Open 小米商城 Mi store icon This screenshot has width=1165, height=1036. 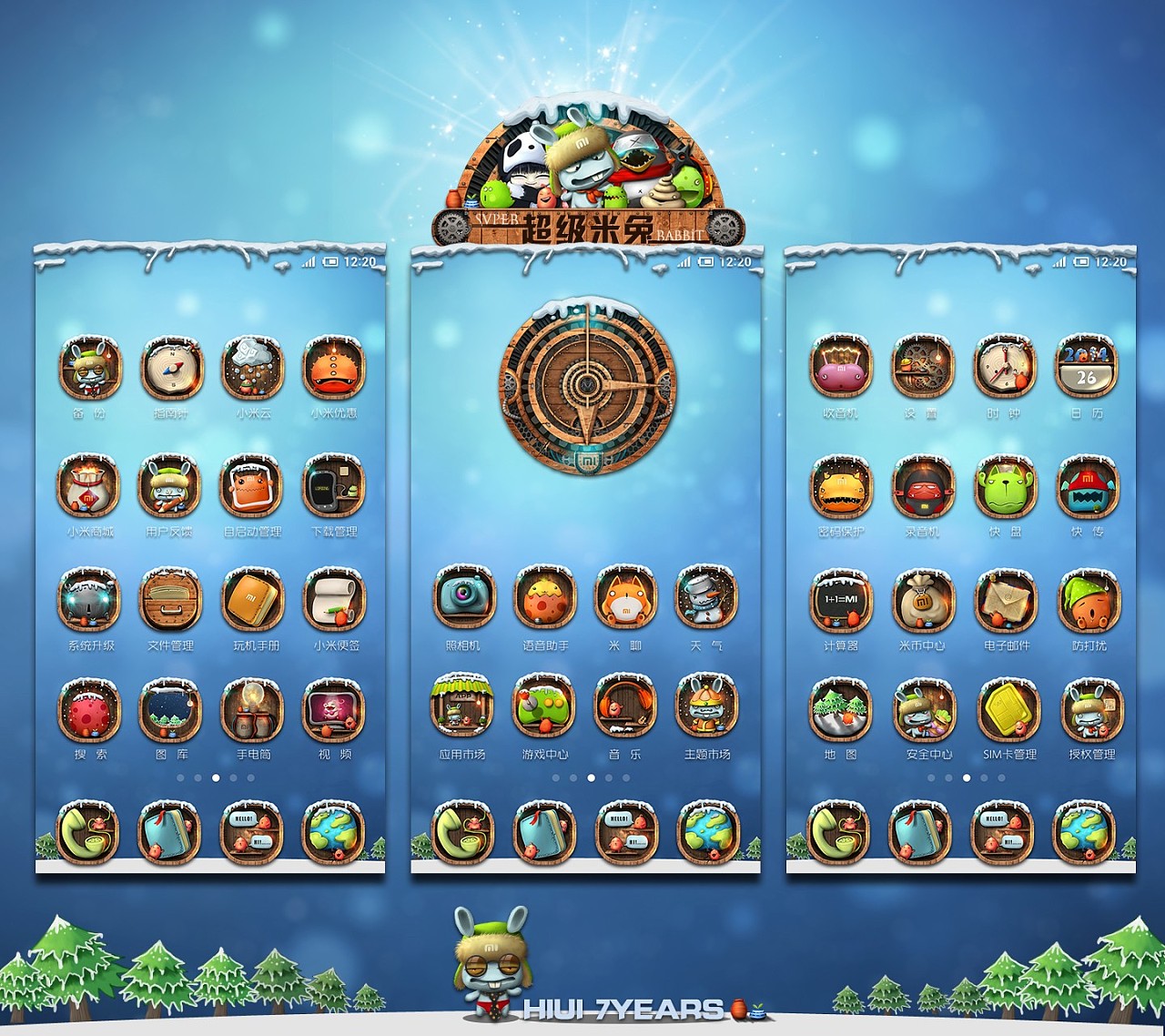(89, 485)
